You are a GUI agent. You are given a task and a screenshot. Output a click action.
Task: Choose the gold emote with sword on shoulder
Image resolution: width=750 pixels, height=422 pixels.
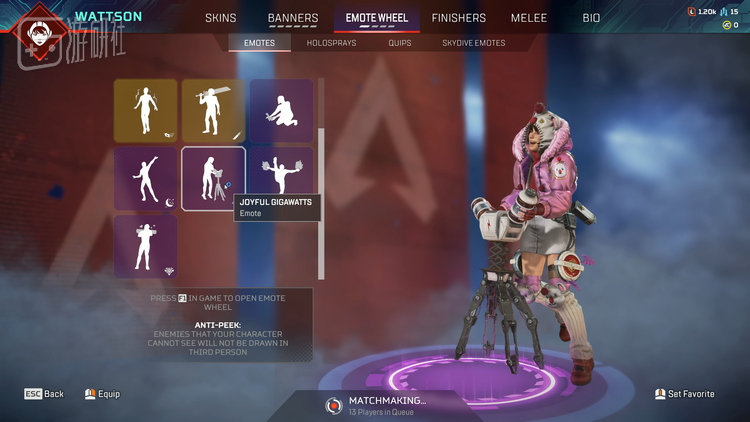(213, 111)
